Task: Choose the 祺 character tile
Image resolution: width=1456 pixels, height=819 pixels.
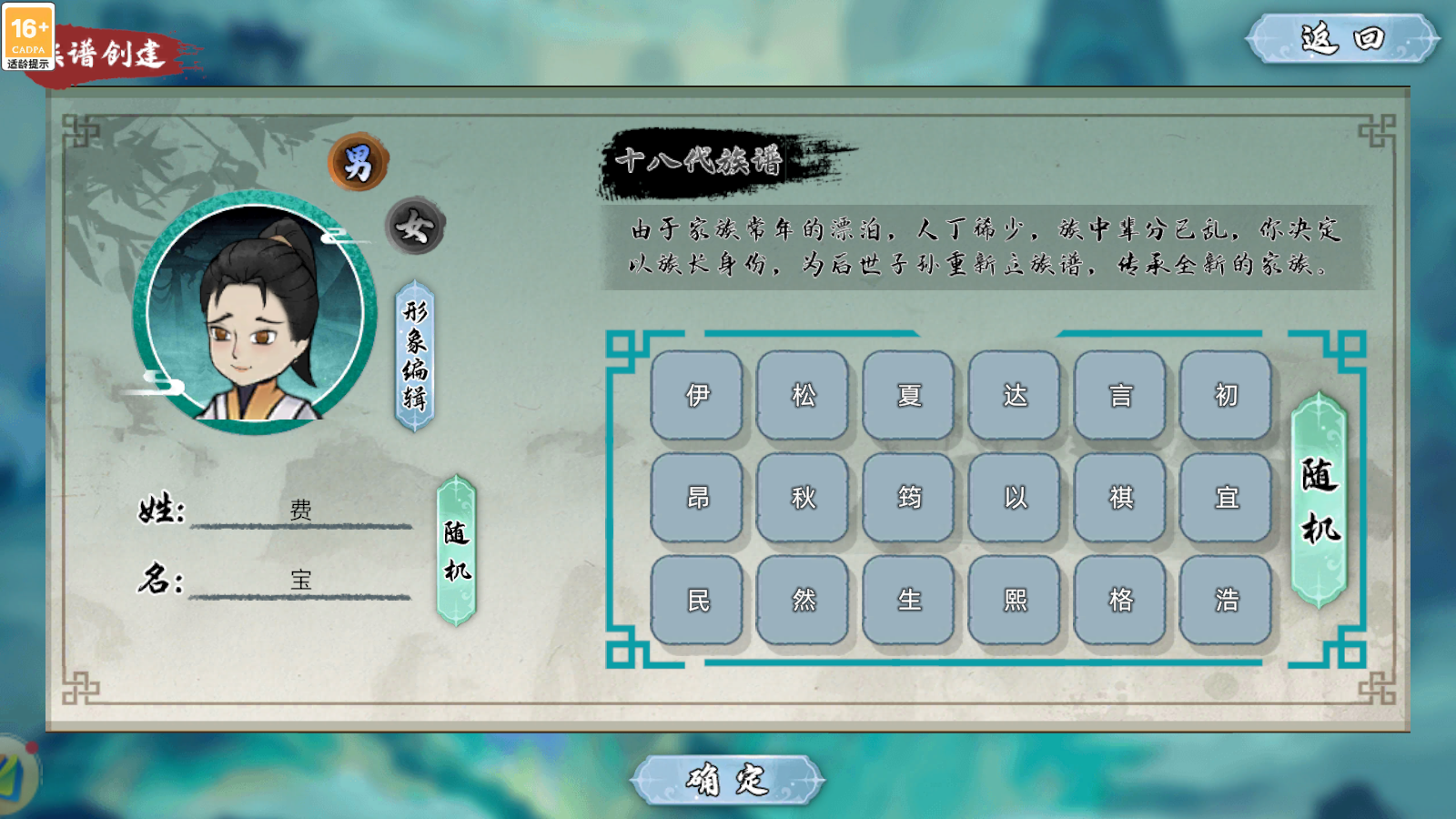Action: pyautogui.click(x=1120, y=498)
